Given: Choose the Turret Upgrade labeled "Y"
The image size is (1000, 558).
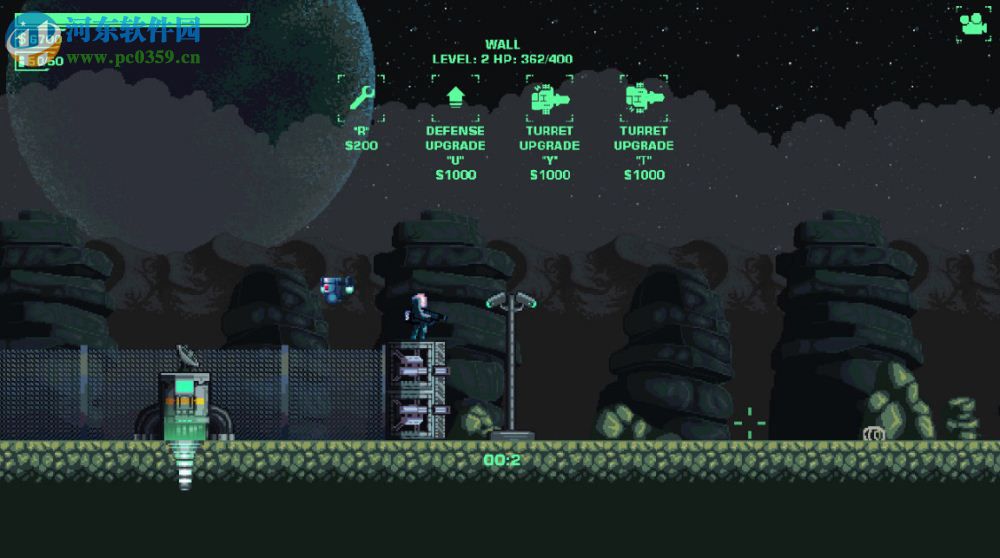Looking at the screenshot, I should click(x=549, y=98).
